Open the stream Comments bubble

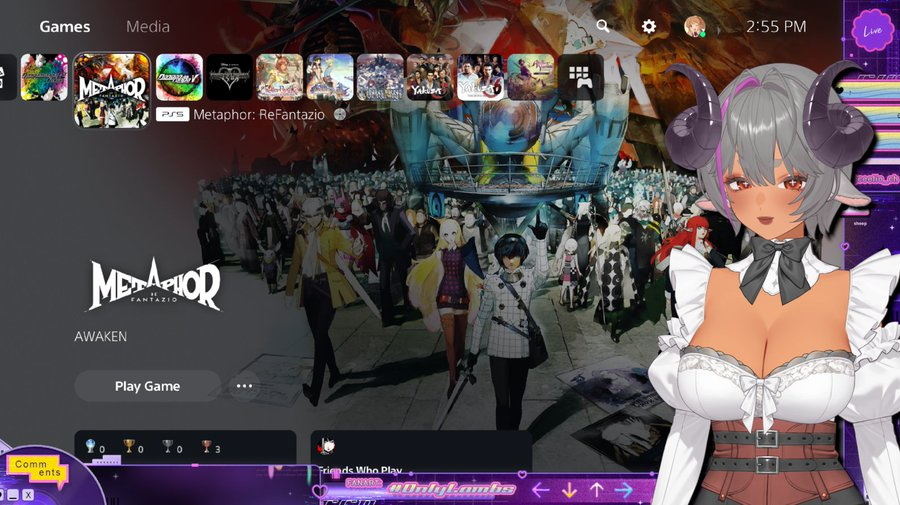click(x=37, y=468)
